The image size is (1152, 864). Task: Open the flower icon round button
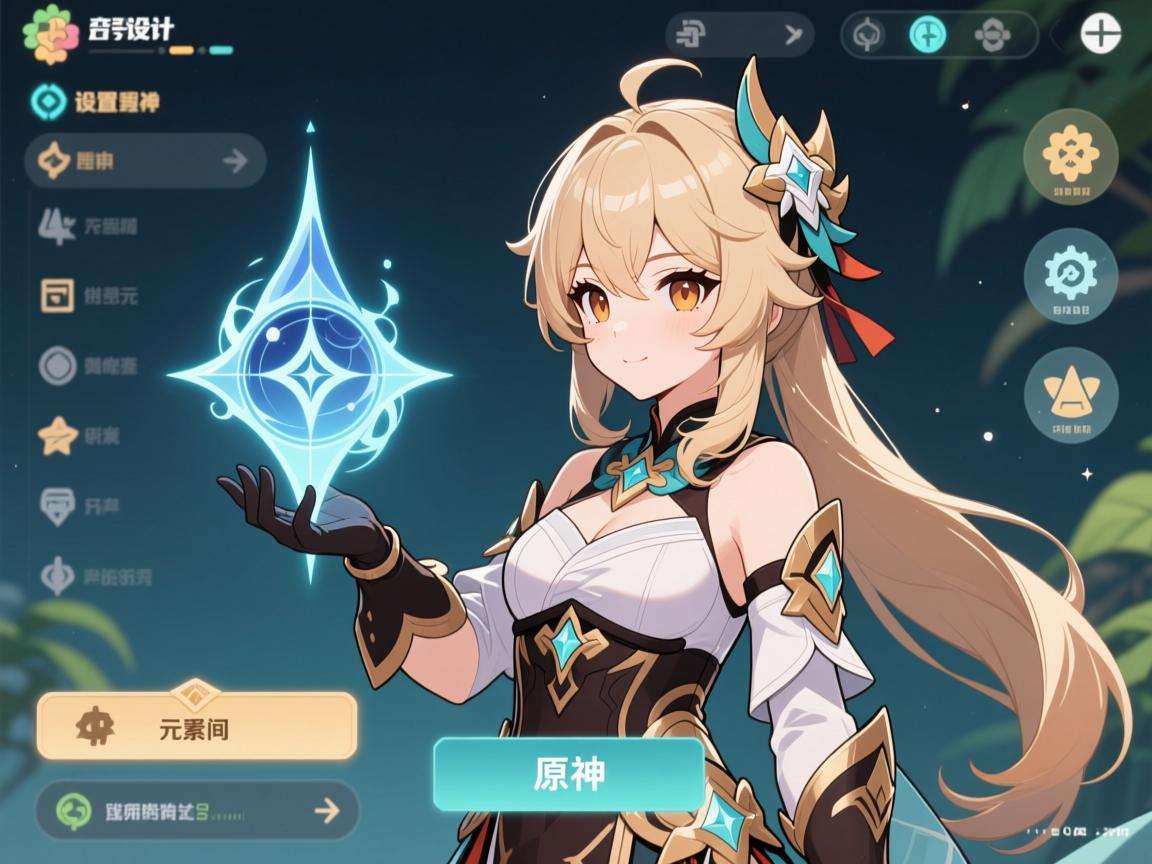pos(1071,155)
